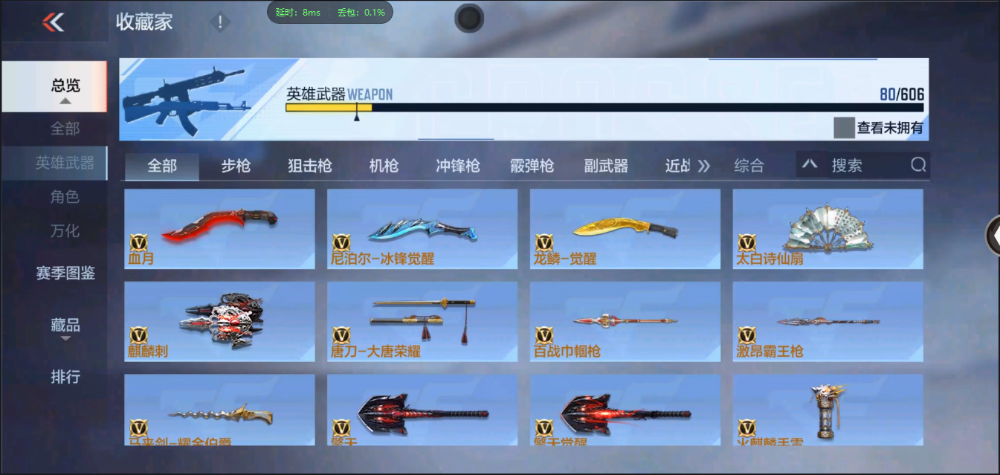The image size is (1000, 475).
Task: Switch to the 狙击枪 tab
Action: [309, 166]
